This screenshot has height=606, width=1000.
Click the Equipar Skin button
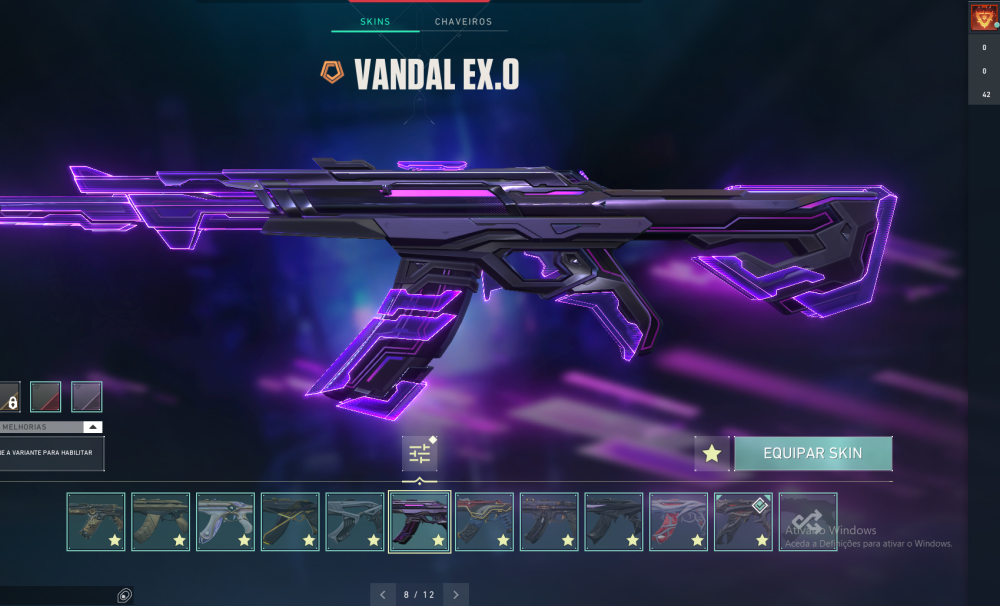(812, 453)
